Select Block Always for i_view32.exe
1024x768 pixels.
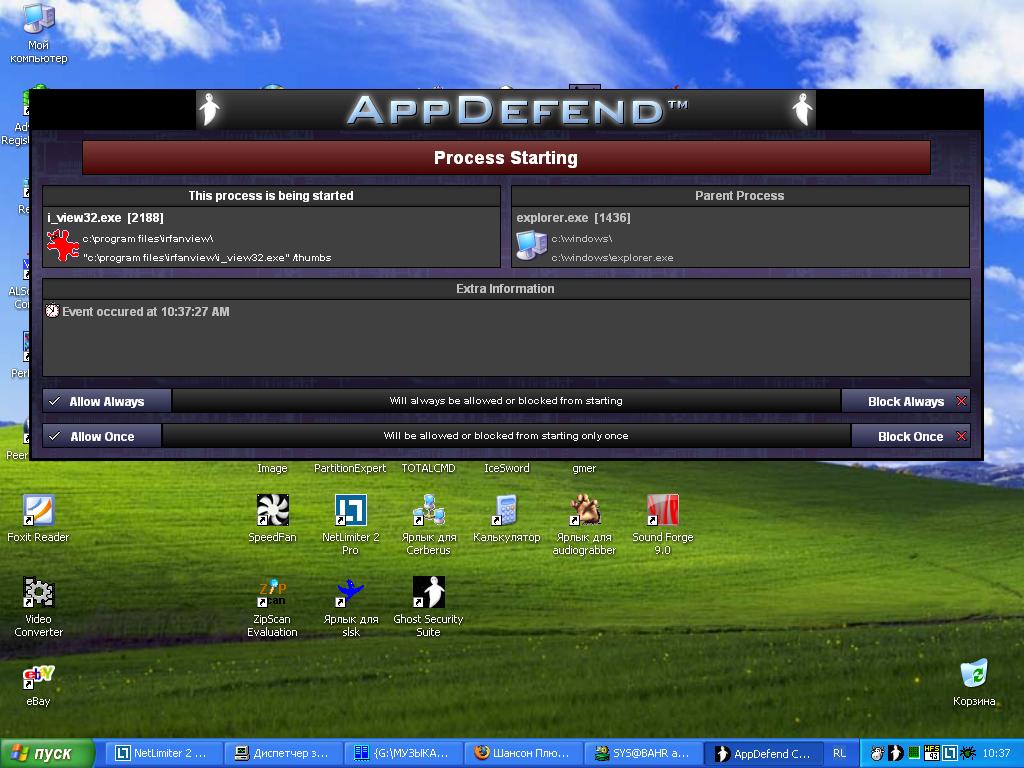coord(906,401)
